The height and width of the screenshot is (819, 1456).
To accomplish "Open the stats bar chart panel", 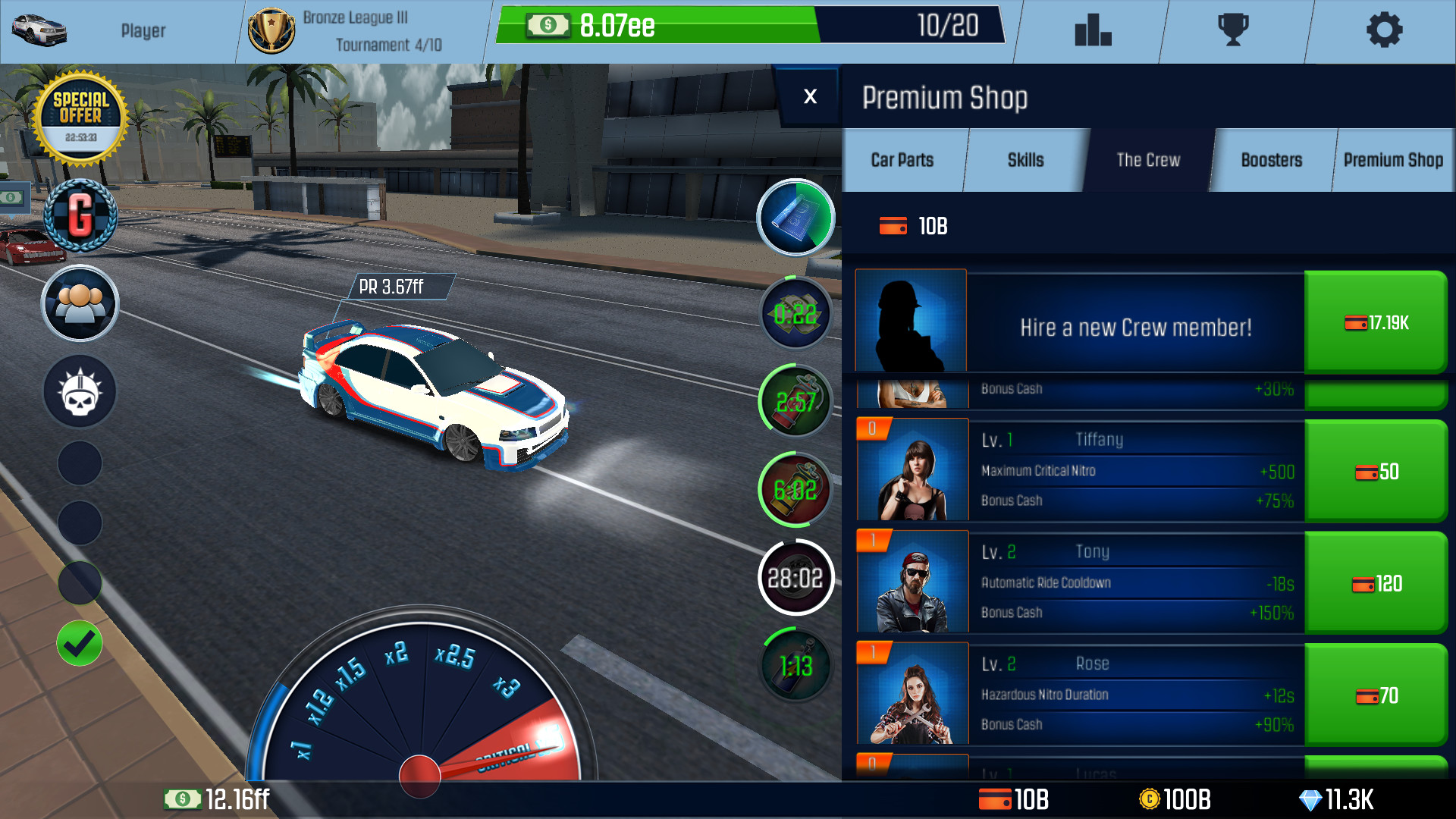I will 1092,30.
